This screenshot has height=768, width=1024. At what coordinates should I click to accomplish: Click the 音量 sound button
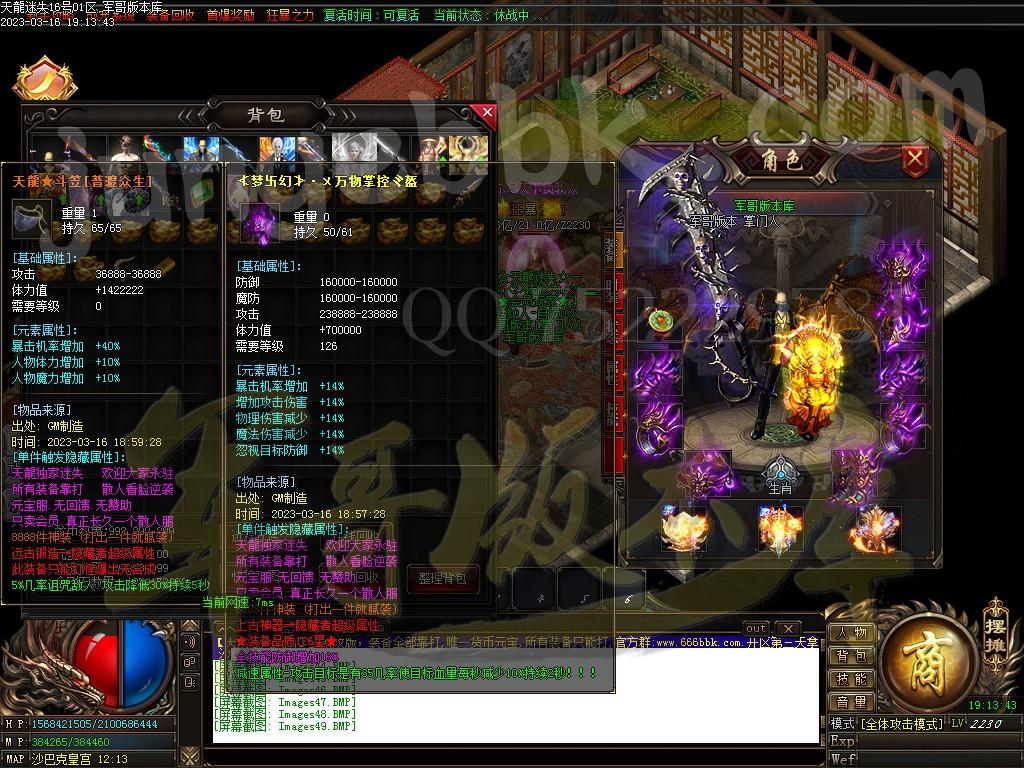coord(852,702)
